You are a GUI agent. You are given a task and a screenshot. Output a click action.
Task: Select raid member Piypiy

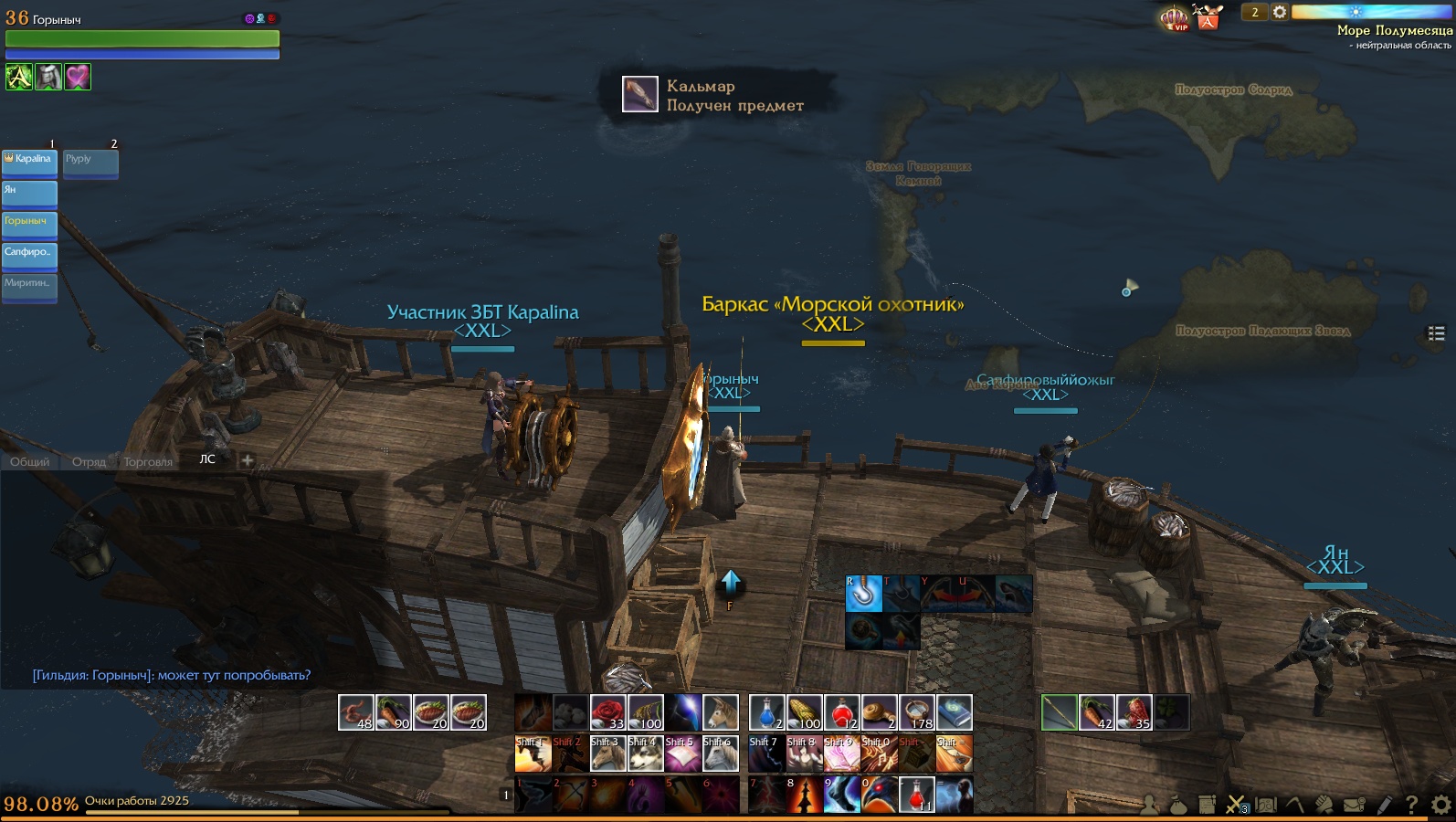(x=90, y=163)
